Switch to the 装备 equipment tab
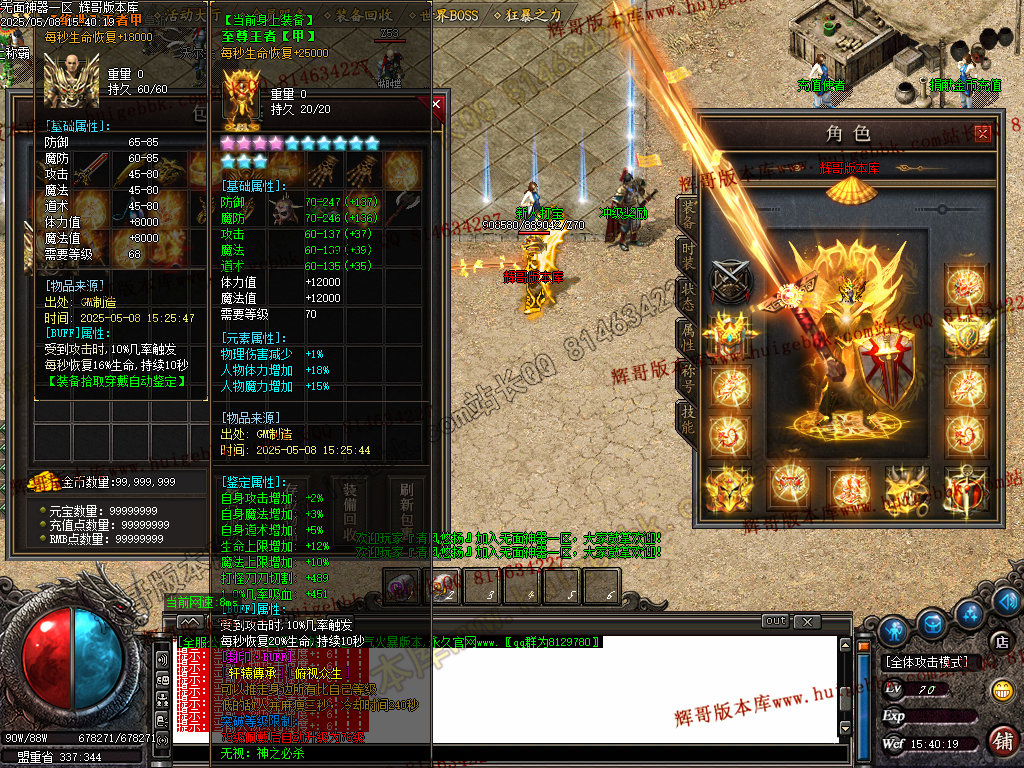 click(x=688, y=212)
